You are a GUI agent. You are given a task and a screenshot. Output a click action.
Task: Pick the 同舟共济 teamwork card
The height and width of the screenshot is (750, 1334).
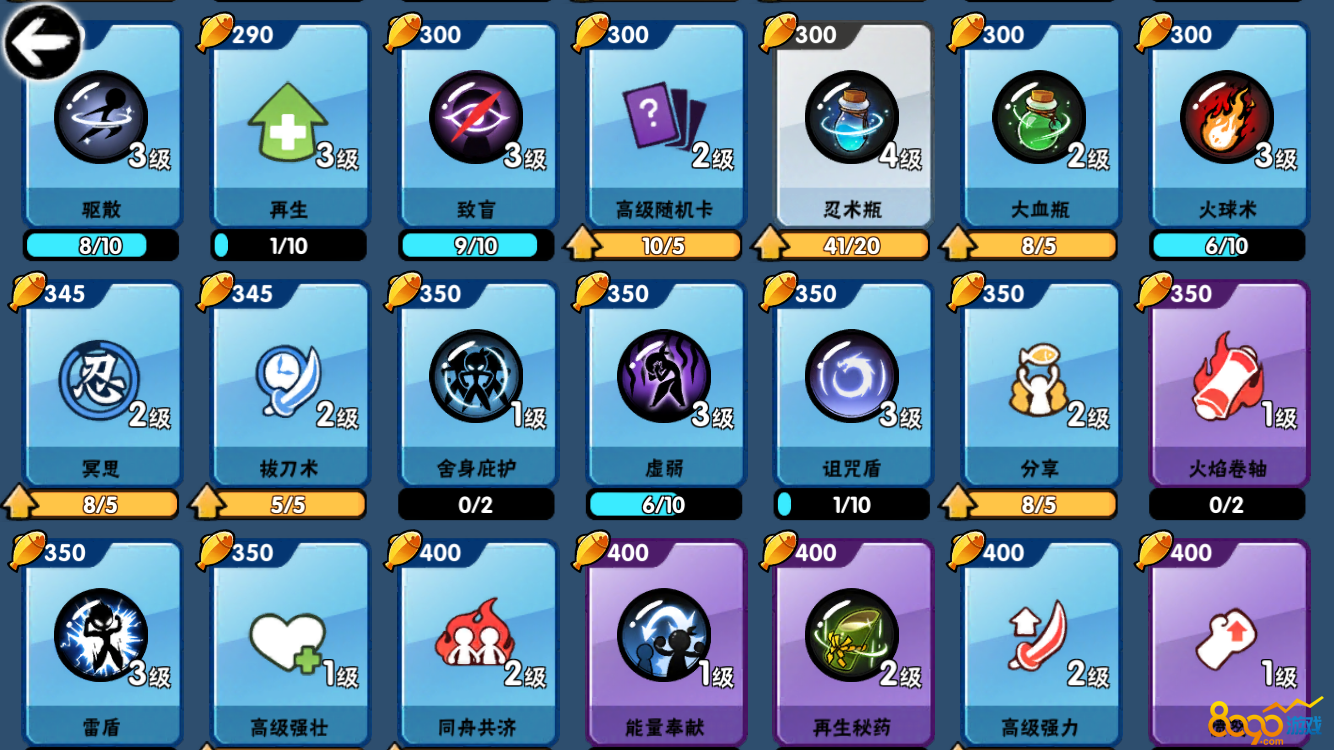(x=476, y=640)
